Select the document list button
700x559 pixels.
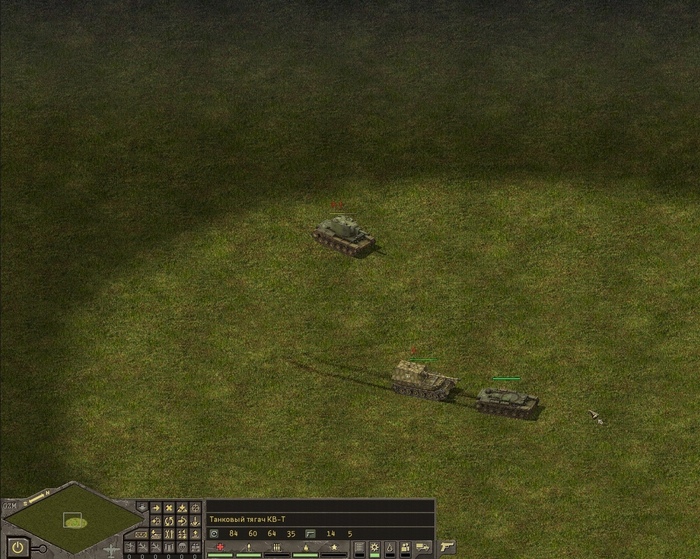[x=359, y=546]
